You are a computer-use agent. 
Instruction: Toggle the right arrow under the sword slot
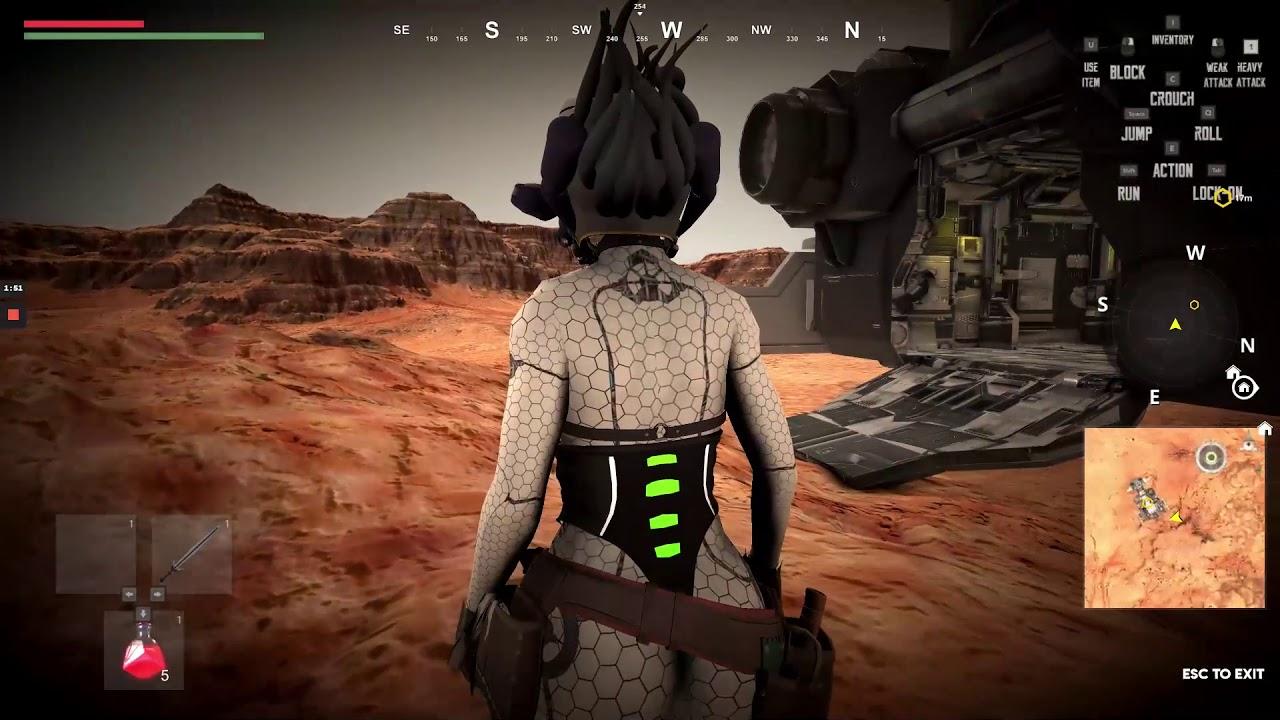(158, 594)
